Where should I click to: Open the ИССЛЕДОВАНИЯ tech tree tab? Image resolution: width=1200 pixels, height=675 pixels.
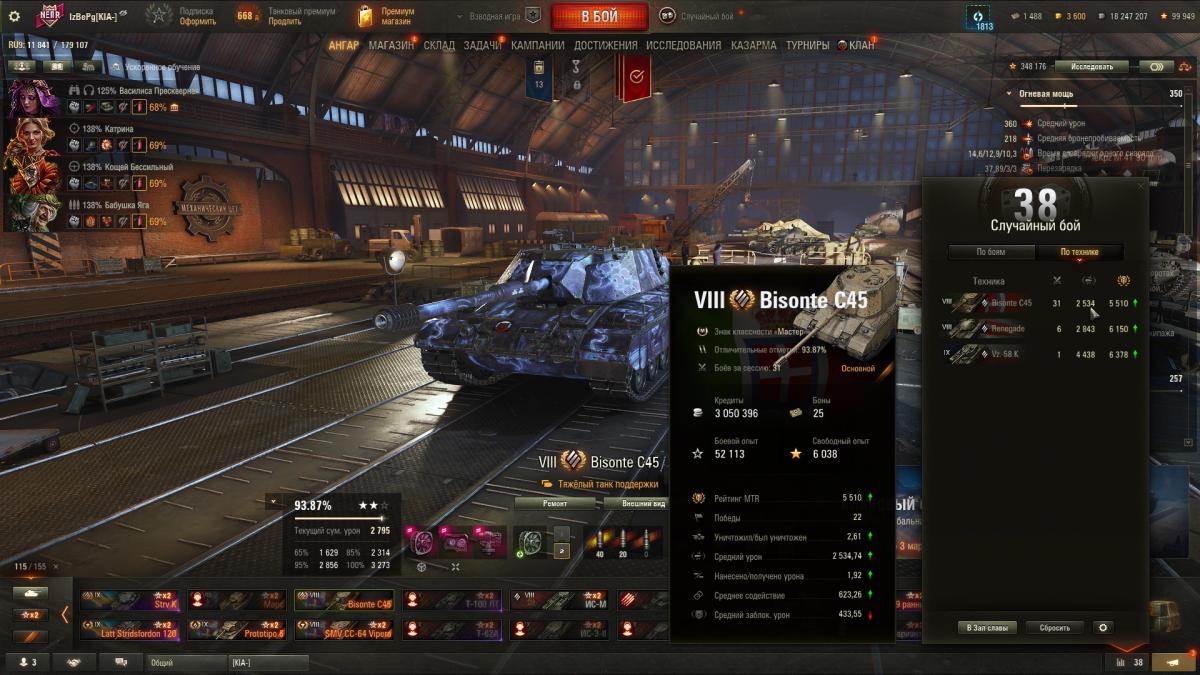click(683, 45)
